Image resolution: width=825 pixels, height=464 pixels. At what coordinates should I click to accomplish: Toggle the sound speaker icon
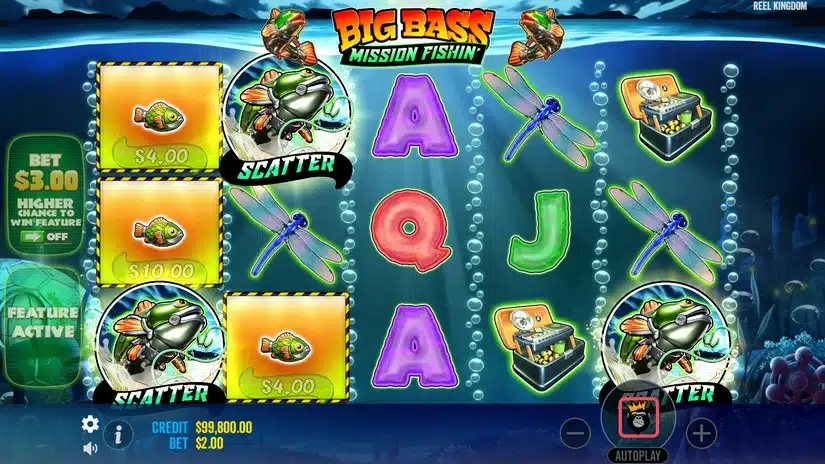tap(90, 447)
